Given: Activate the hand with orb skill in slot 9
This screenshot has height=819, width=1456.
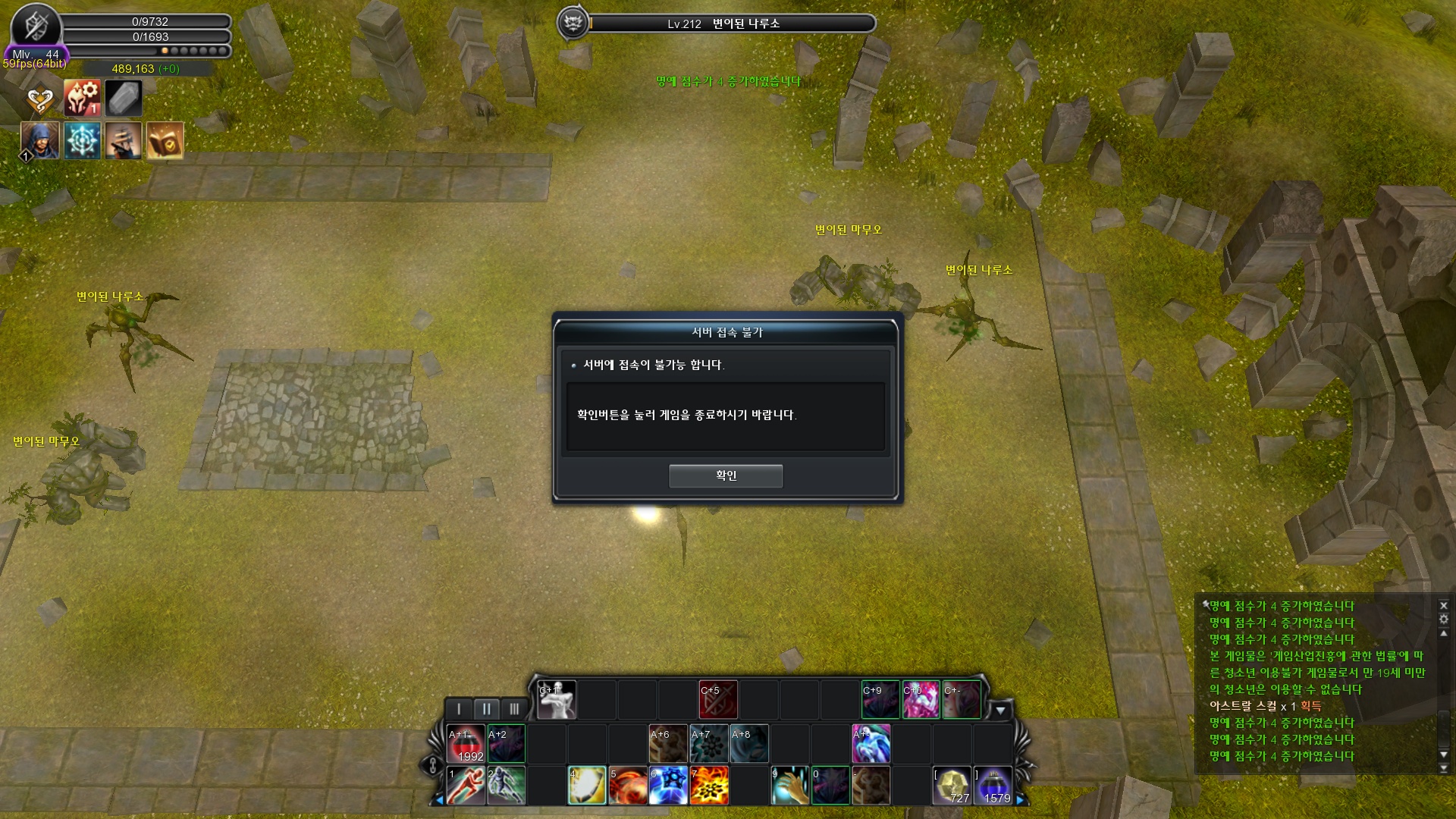Looking at the screenshot, I should click(790, 786).
